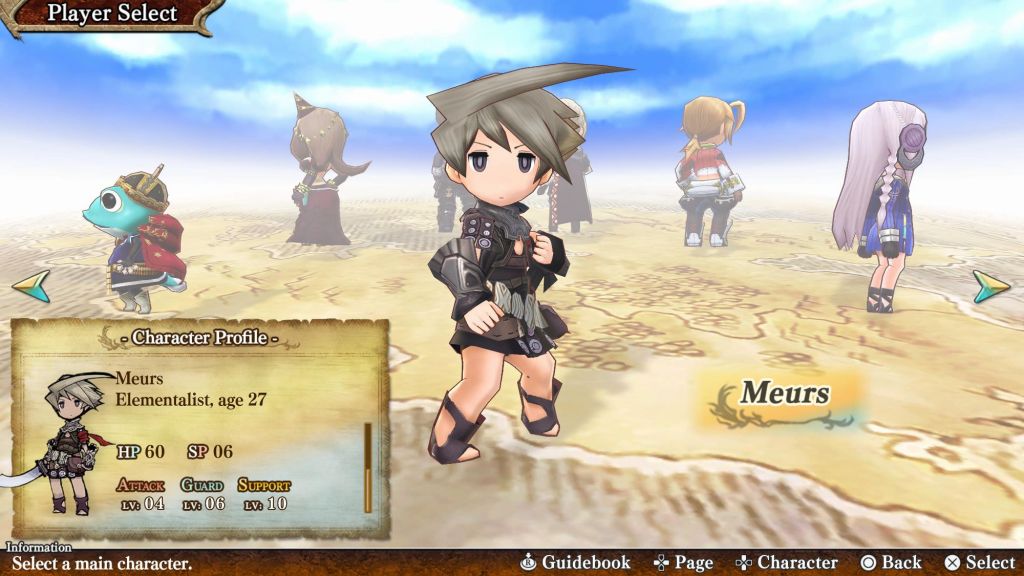This screenshot has height=576, width=1024.
Task: Click the left arrow to show previous character
Action: (x=31, y=287)
